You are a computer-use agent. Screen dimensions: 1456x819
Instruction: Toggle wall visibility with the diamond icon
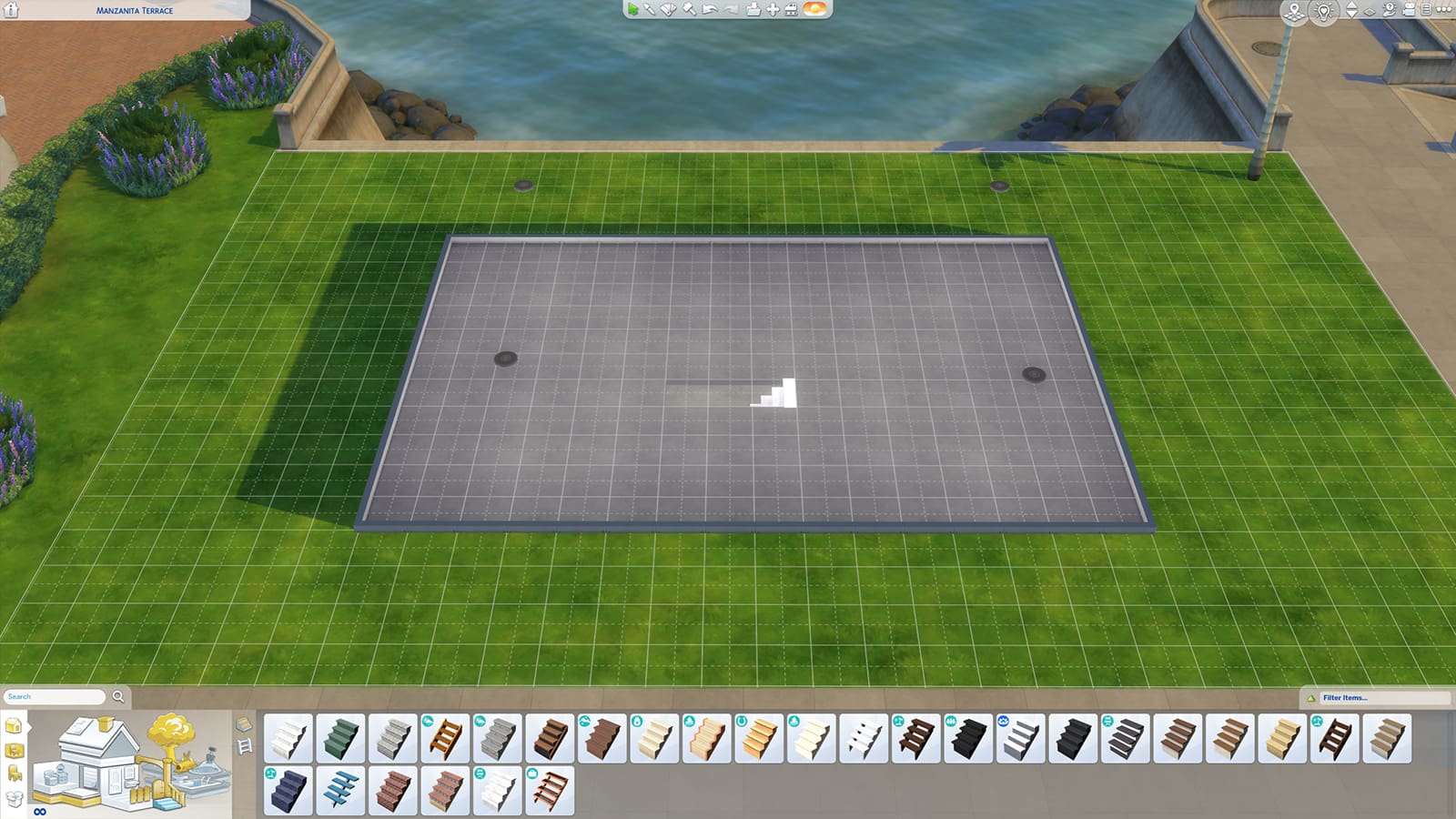(x=1370, y=12)
